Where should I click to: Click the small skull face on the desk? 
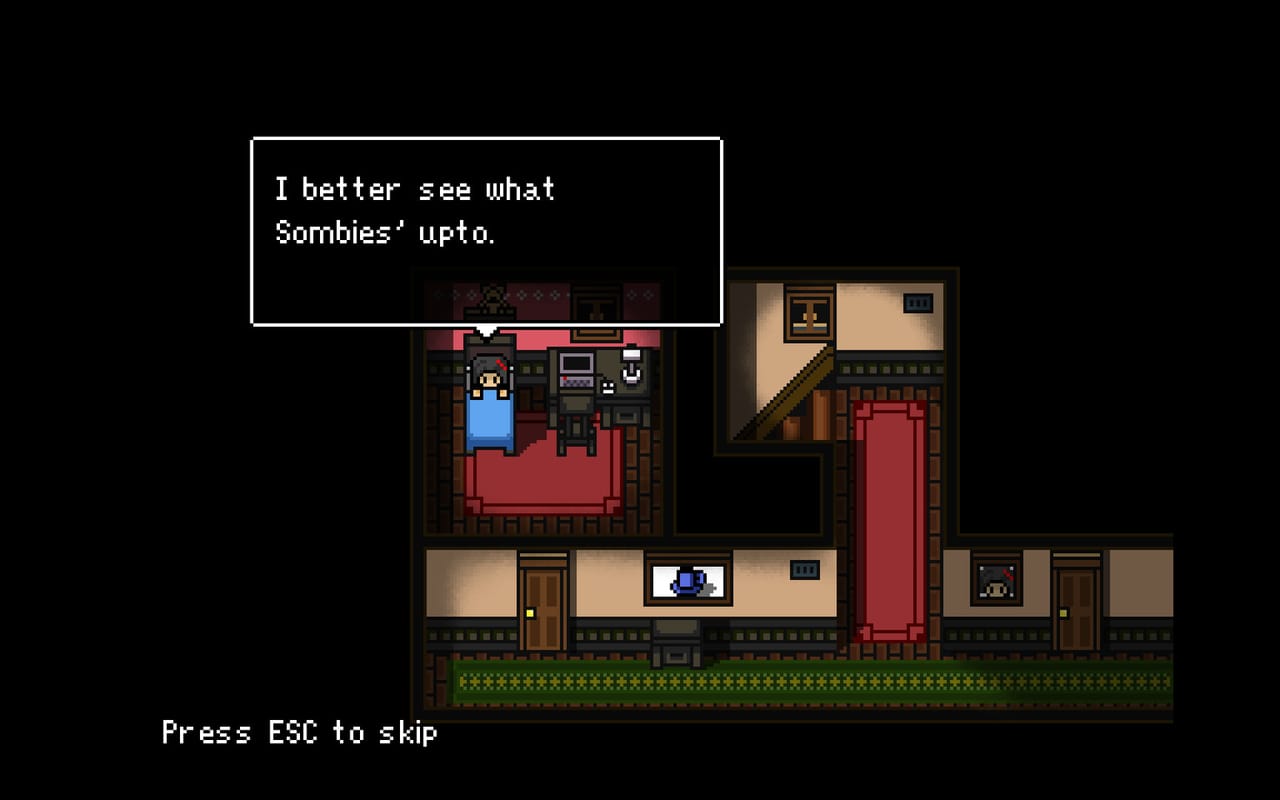tap(607, 388)
